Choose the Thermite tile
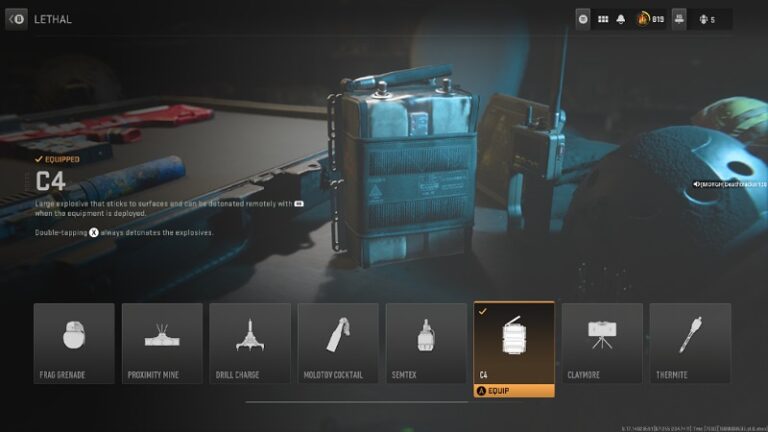Screen dimensions: 768x432 690,343
